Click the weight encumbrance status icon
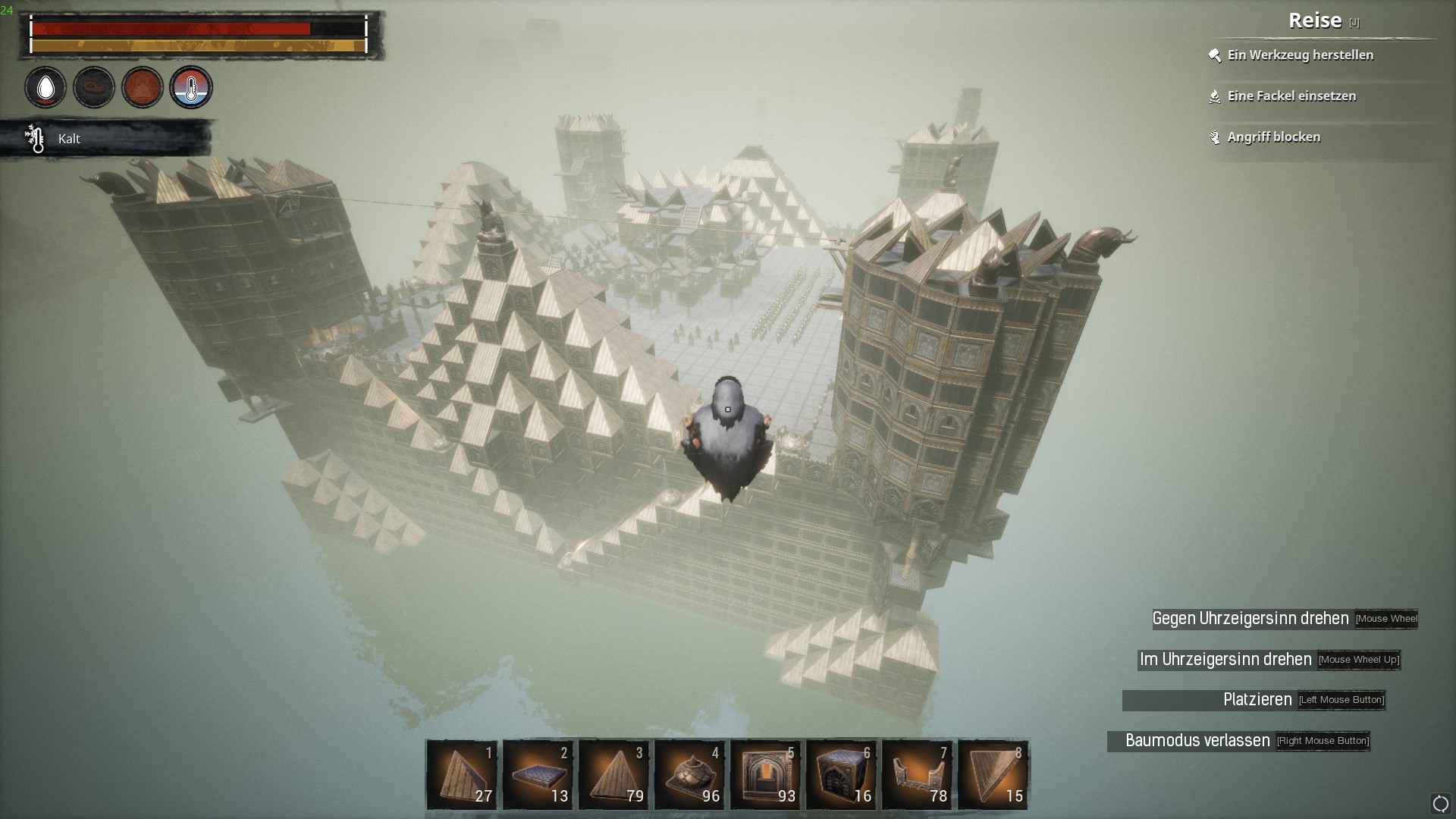The height and width of the screenshot is (819, 1456). coord(143,88)
